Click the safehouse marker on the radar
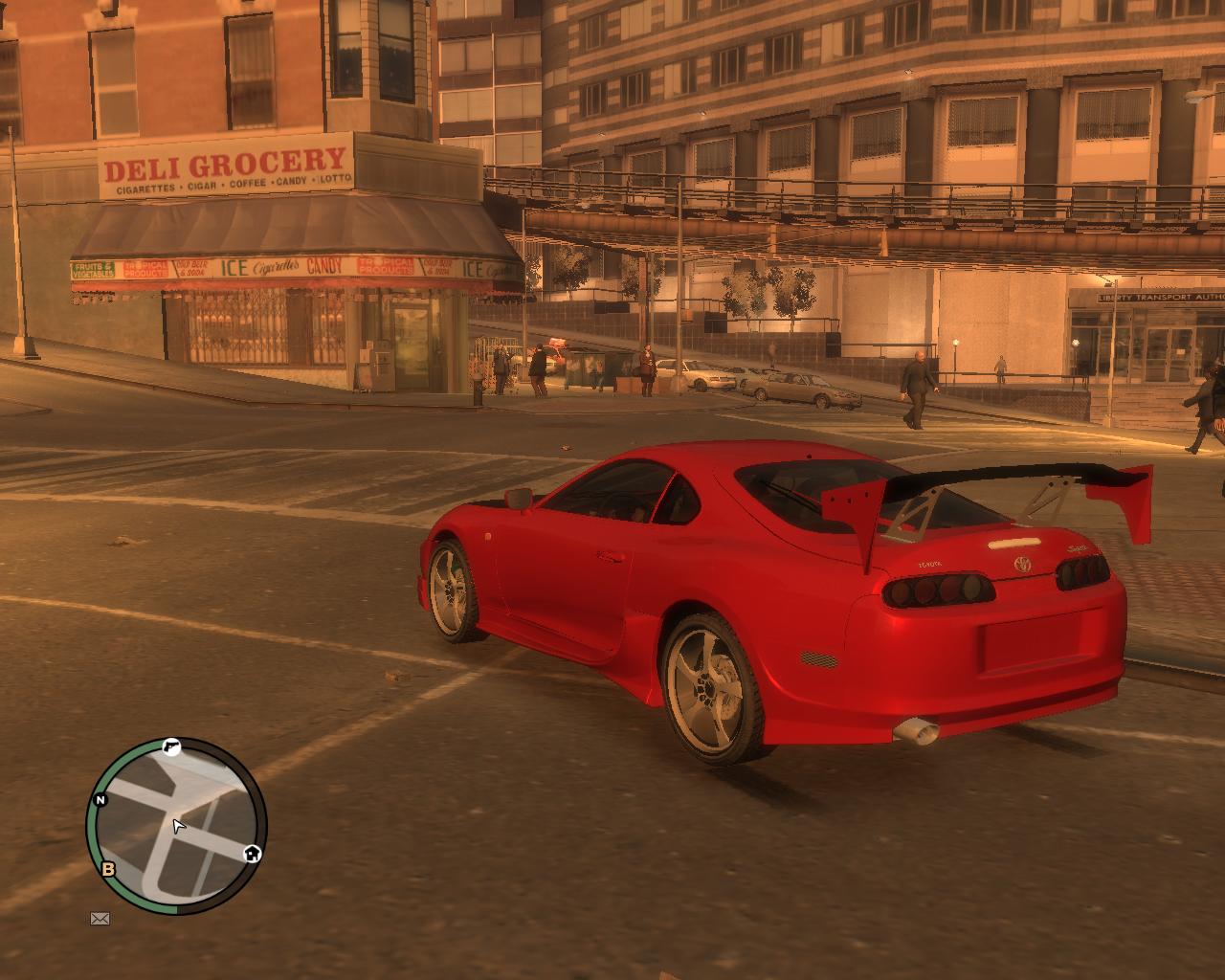The height and width of the screenshot is (980, 1225). [x=252, y=854]
